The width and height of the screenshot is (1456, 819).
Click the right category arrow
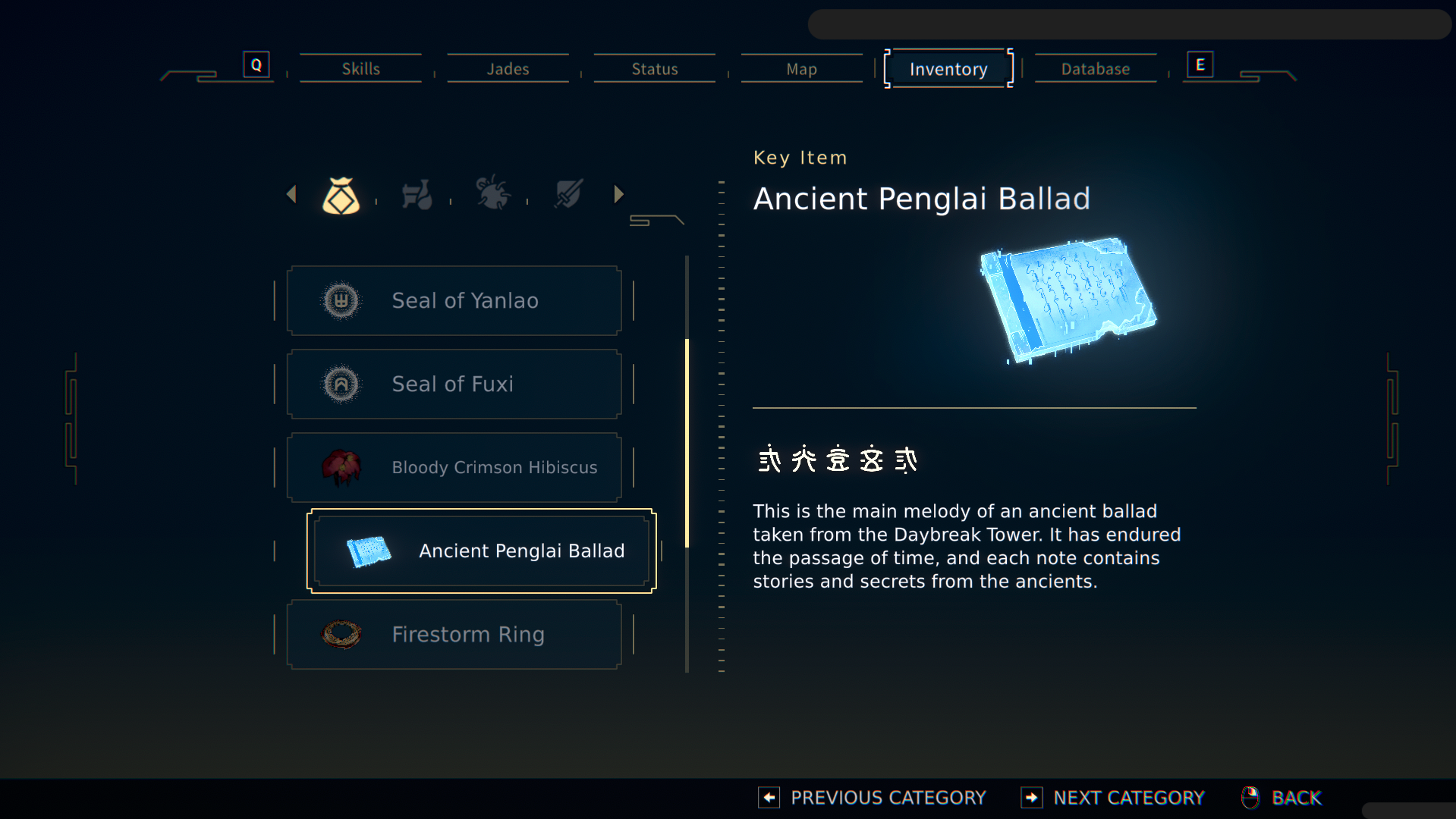(618, 194)
